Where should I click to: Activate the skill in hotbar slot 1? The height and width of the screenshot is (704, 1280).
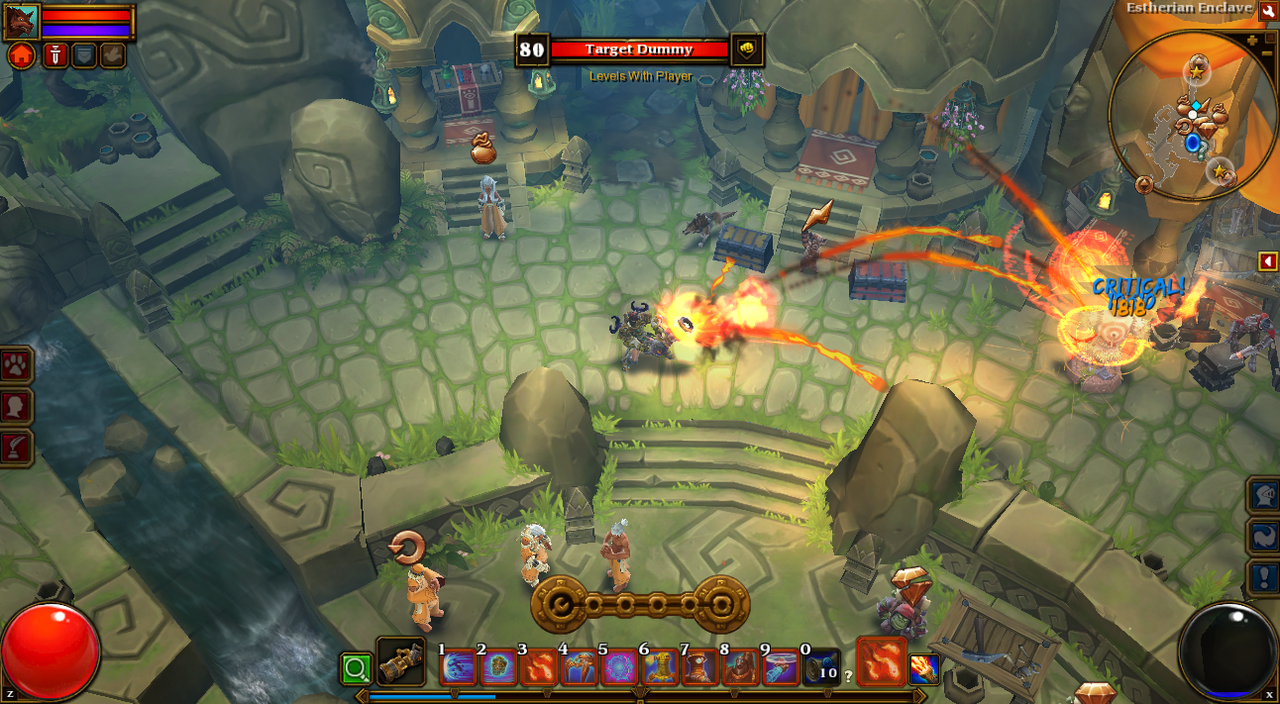point(458,667)
